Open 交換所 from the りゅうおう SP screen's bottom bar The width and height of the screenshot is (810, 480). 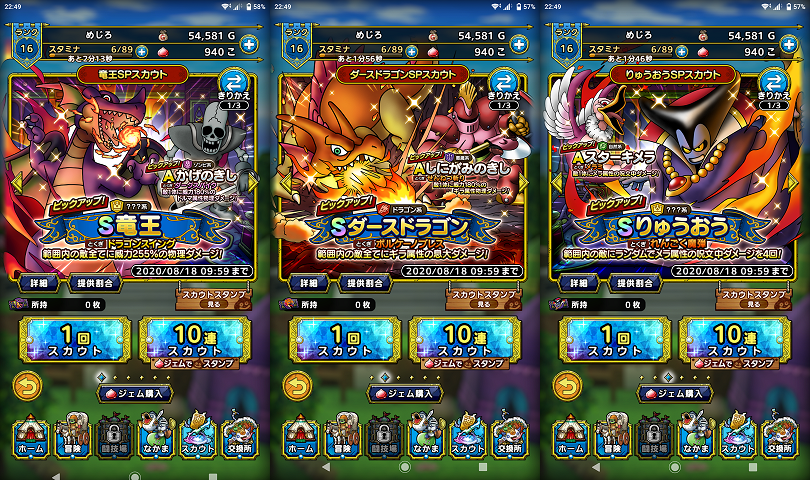tap(778, 438)
